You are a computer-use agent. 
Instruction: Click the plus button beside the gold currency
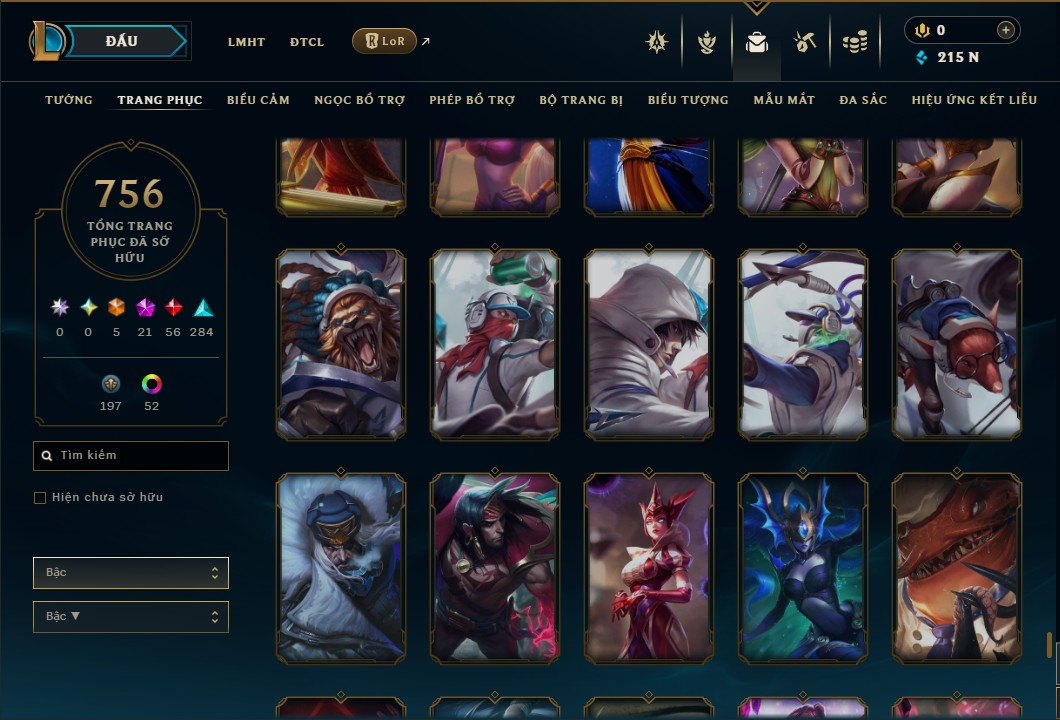point(1005,31)
